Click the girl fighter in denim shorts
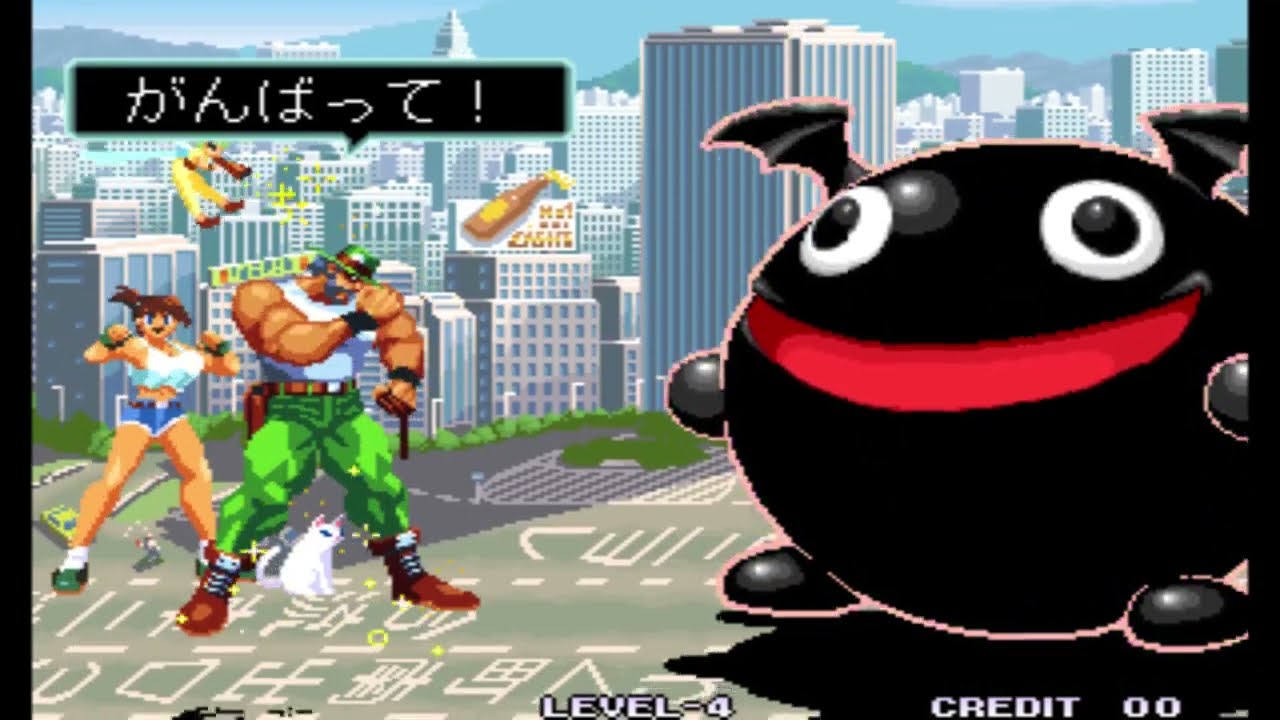Viewport: 1280px width, 720px height. 150,420
